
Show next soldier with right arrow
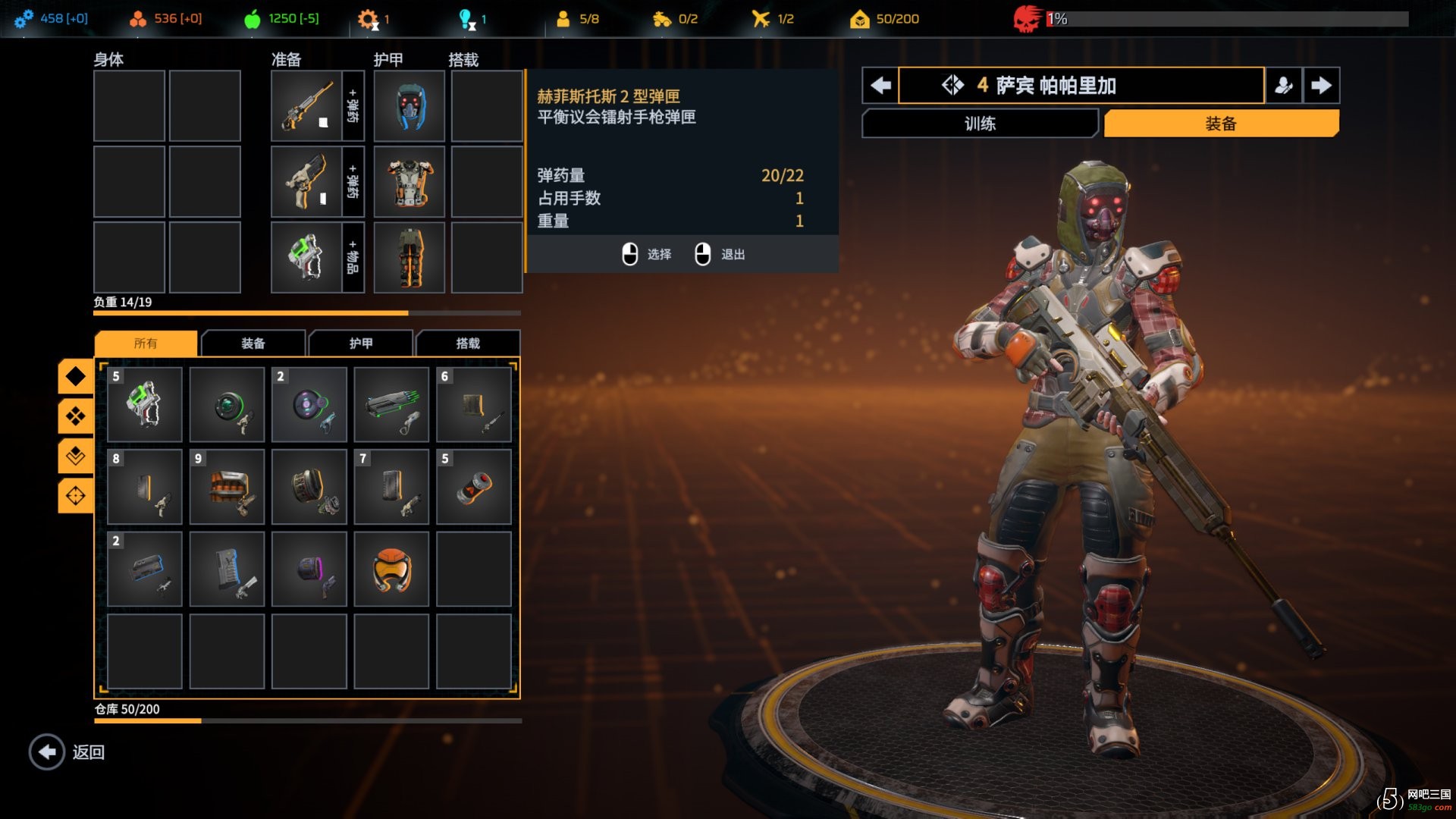(x=1321, y=85)
